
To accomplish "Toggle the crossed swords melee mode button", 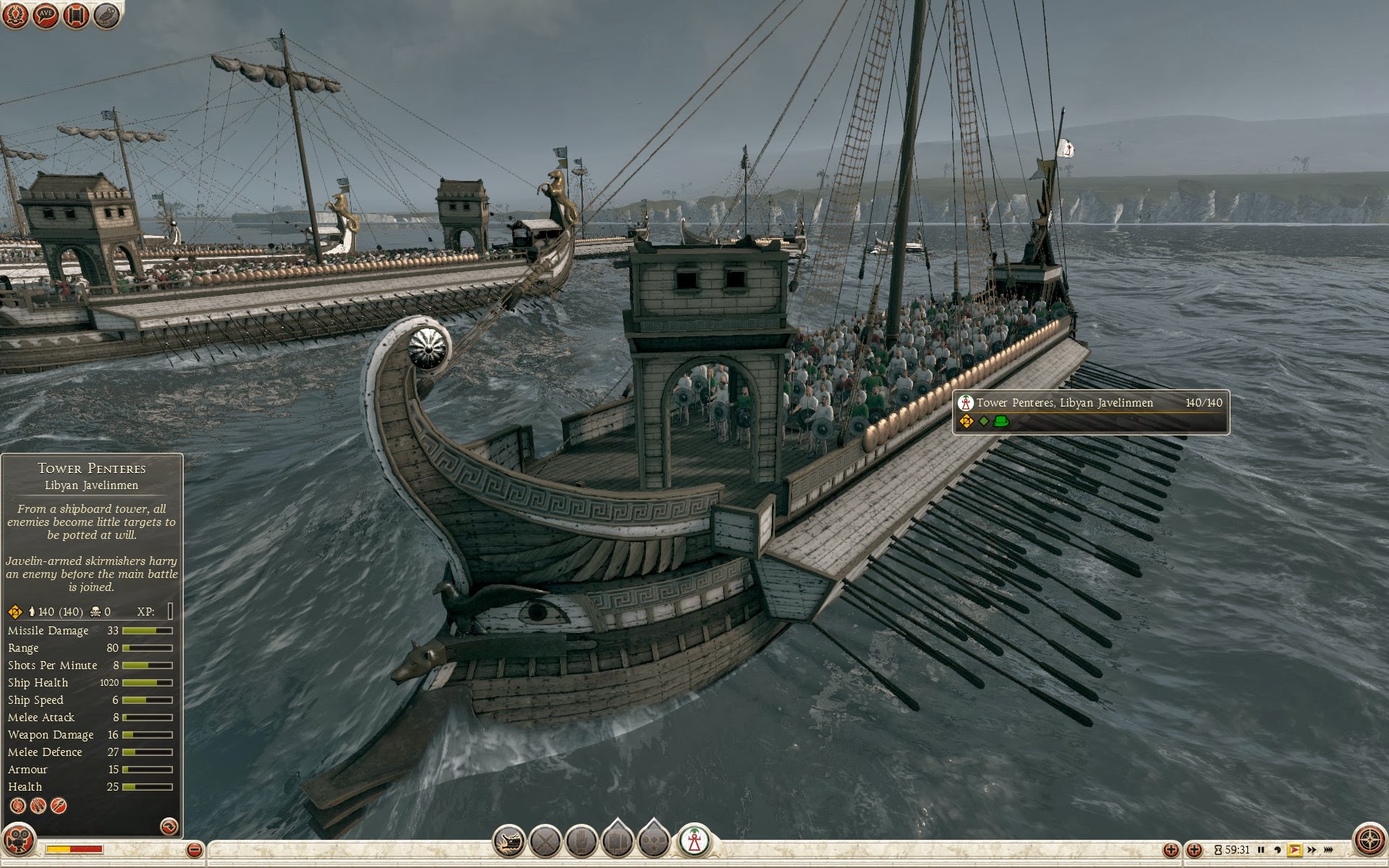I will (x=545, y=842).
